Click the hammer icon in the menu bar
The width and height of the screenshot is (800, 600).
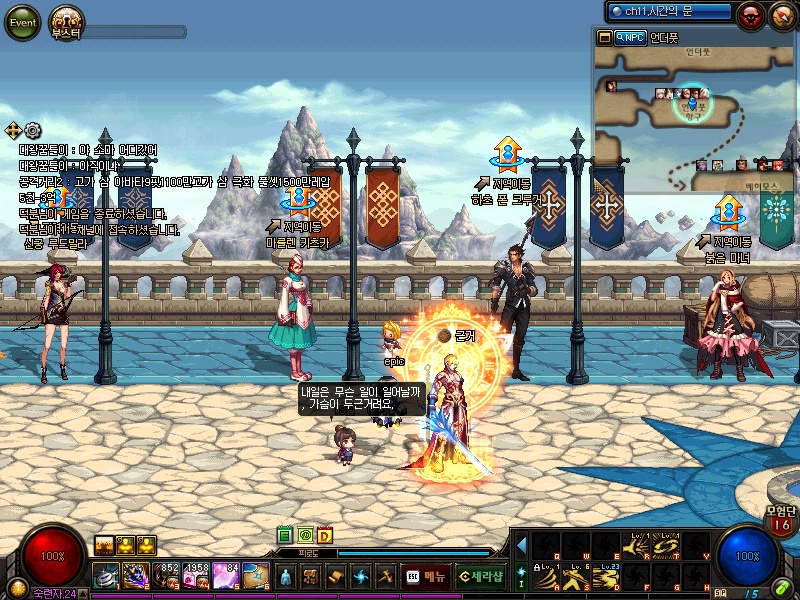point(384,576)
